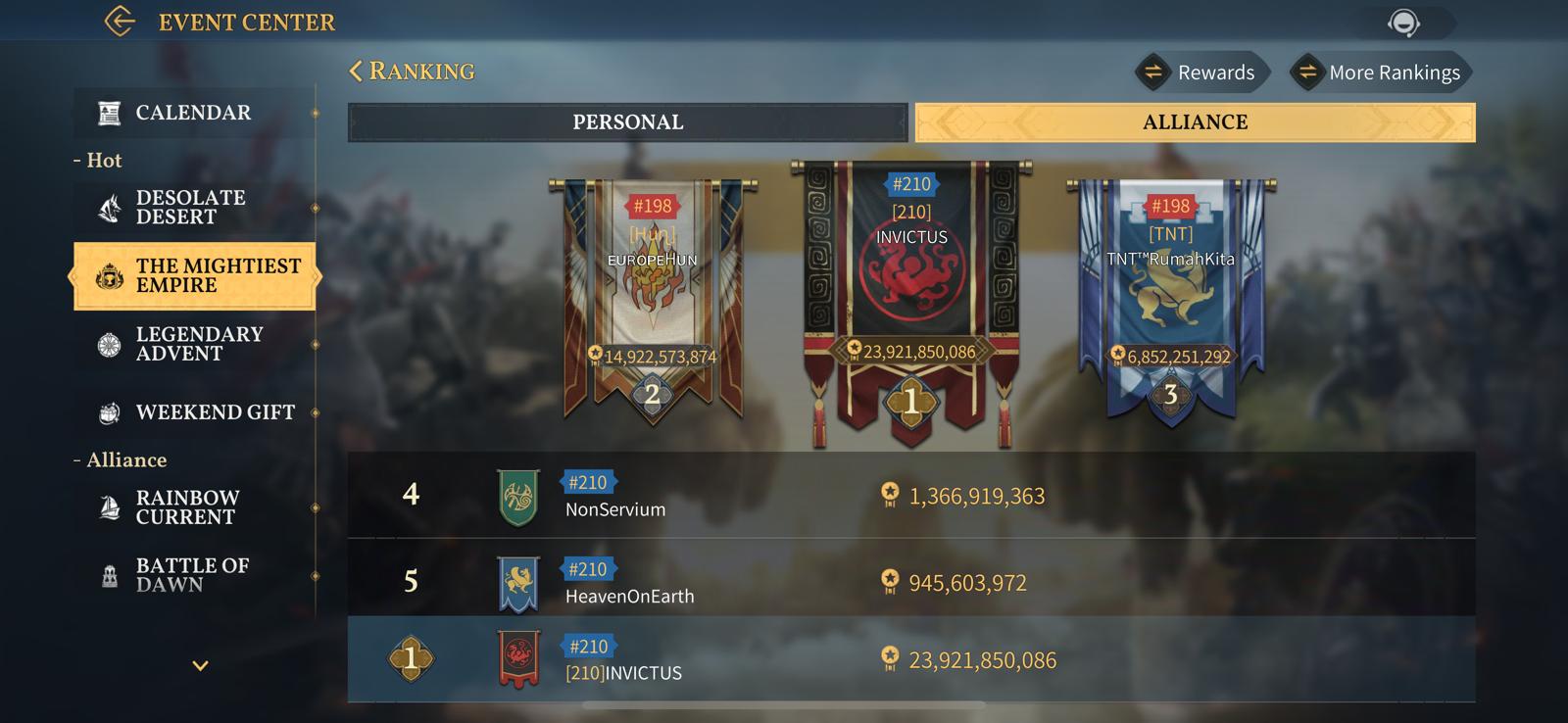
Task: Select the NonServium ranking row
Action: 911,495
